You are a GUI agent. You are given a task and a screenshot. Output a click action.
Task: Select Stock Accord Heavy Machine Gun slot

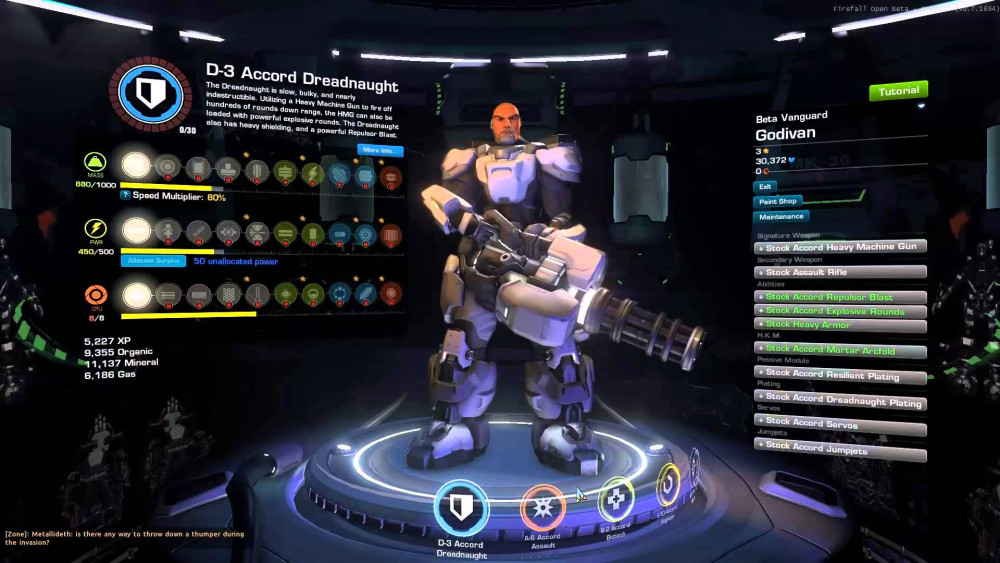point(840,247)
